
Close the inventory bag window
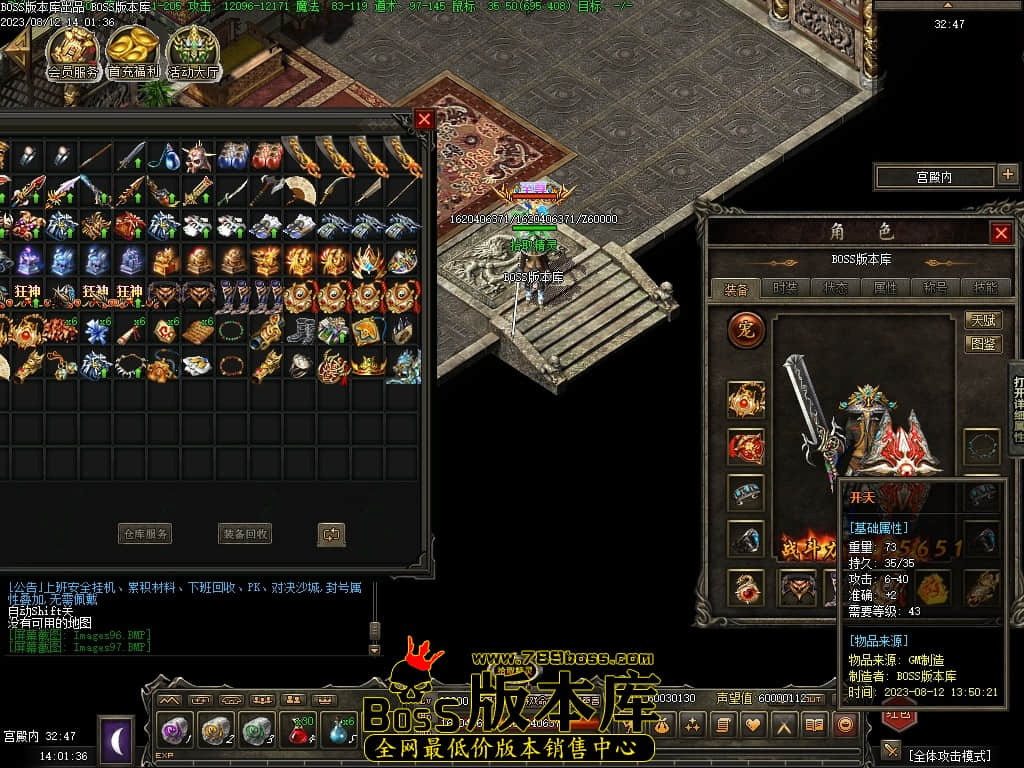pos(424,119)
